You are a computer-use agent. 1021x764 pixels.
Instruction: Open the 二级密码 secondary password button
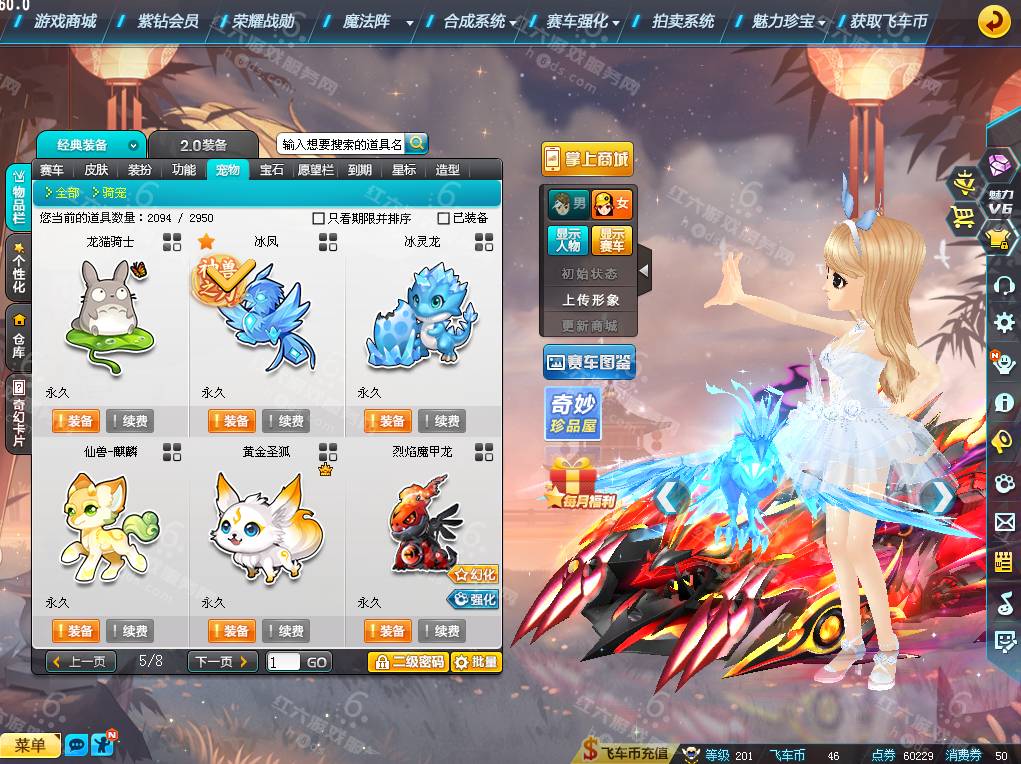coord(407,662)
